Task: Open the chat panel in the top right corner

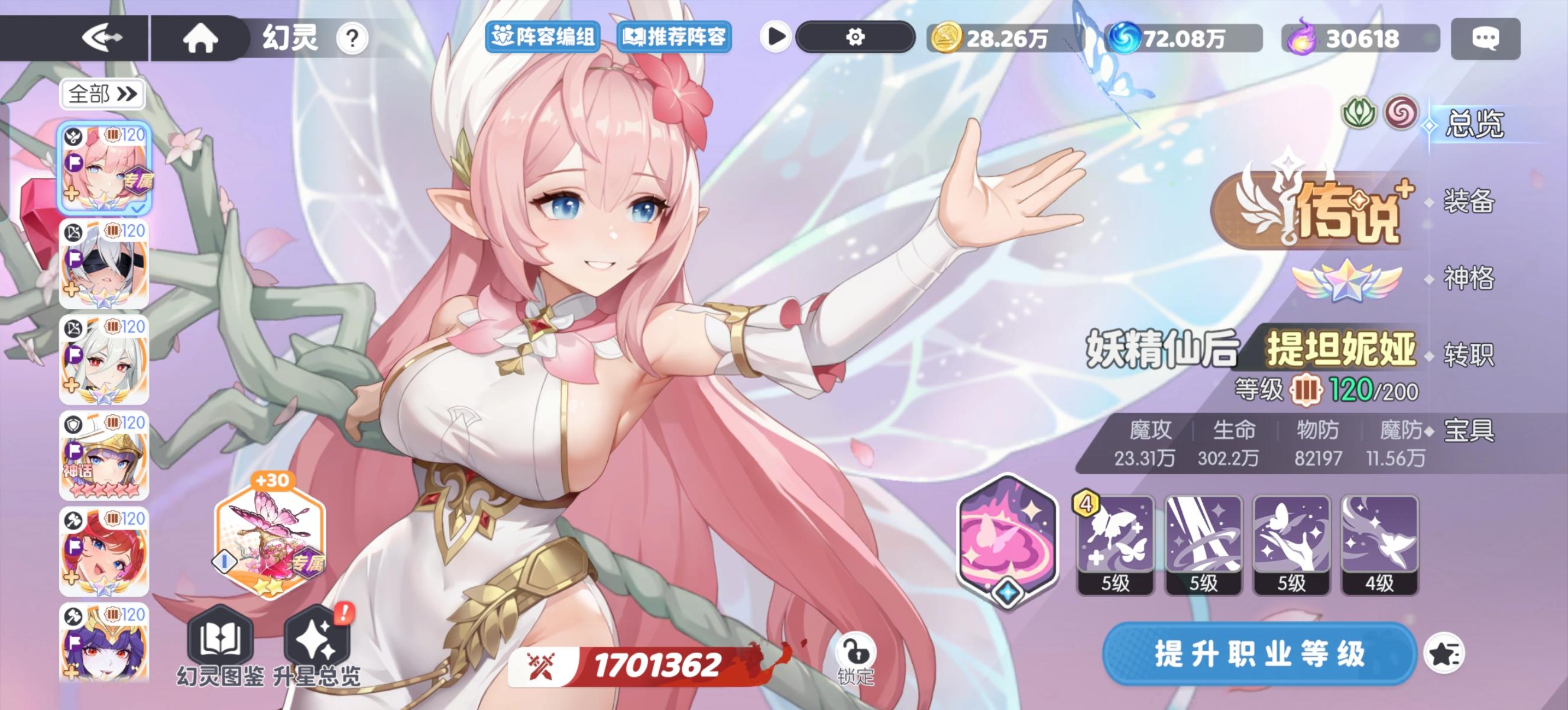Action: point(1486,38)
